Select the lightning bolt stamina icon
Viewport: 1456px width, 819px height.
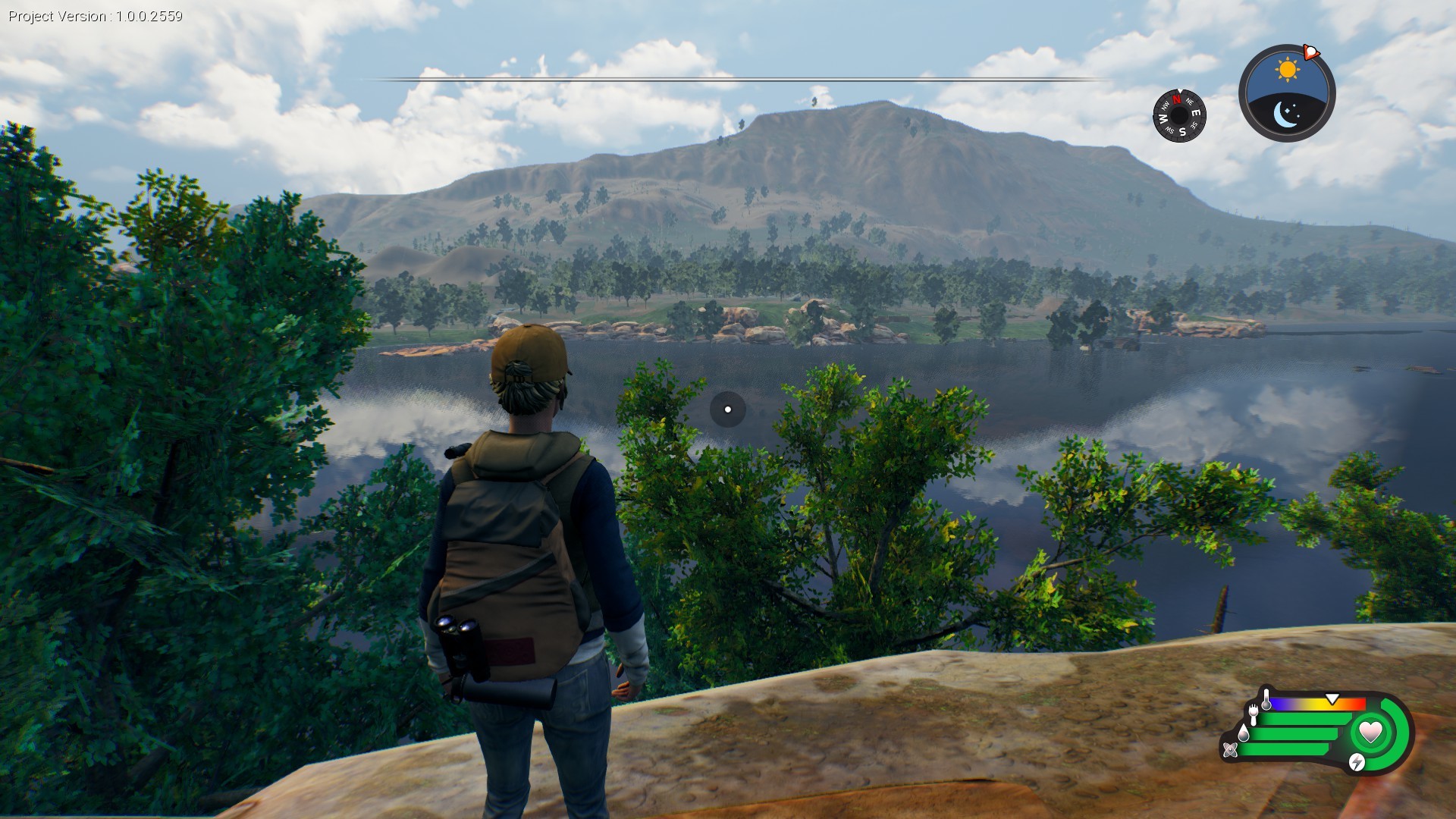coord(1357,761)
